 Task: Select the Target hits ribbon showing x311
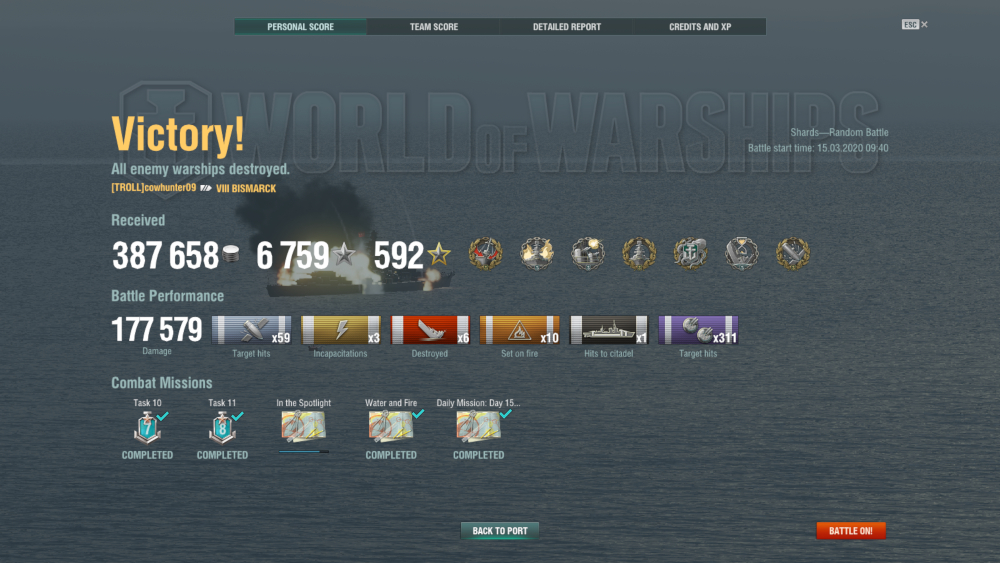click(x=698, y=331)
